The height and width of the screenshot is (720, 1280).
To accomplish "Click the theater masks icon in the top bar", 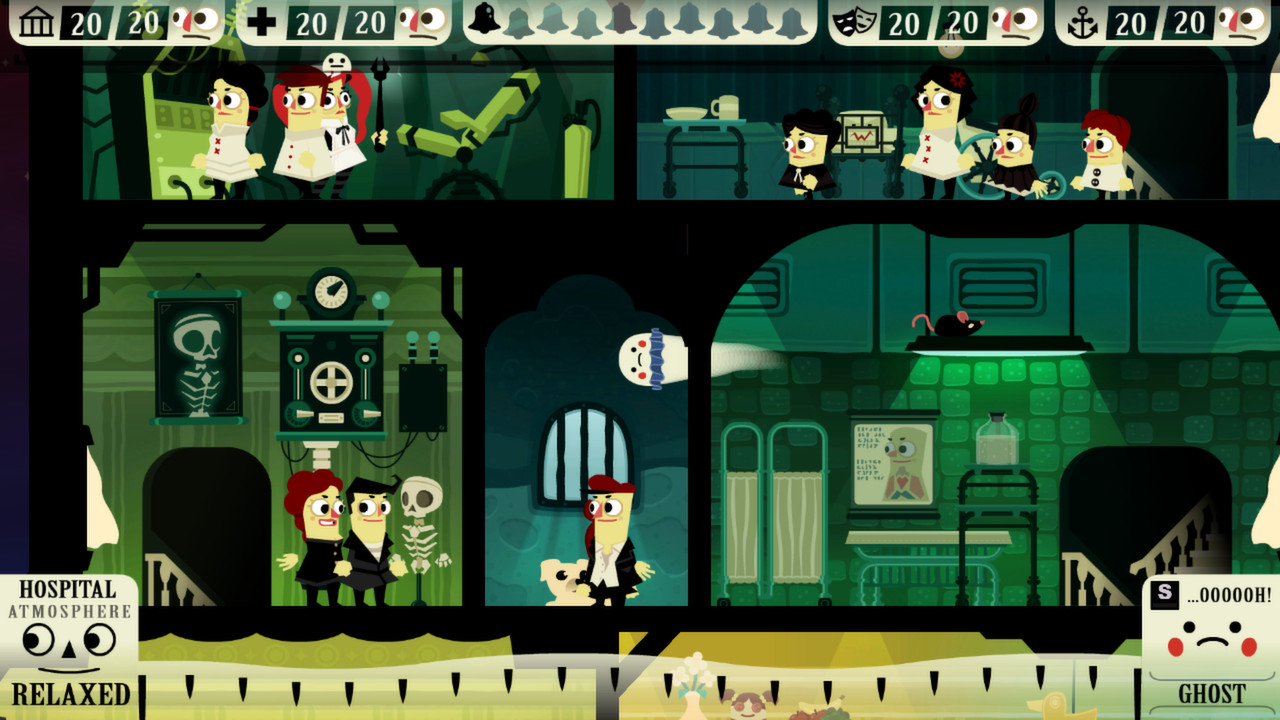I will tap(853, 18).
